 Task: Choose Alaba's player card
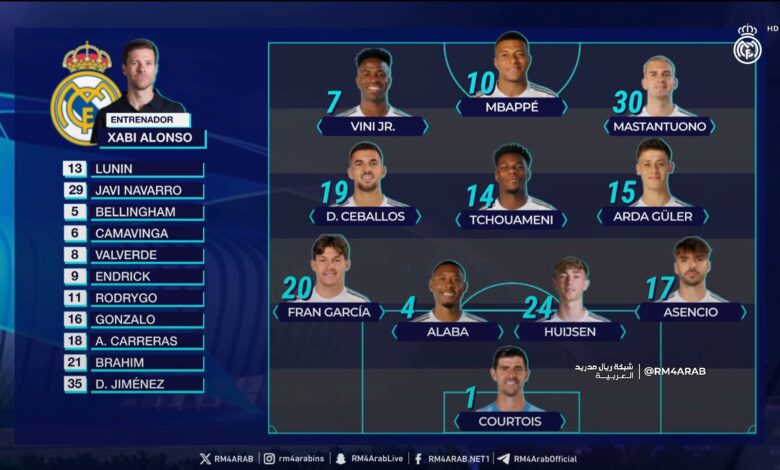click(x=448, y=331)
